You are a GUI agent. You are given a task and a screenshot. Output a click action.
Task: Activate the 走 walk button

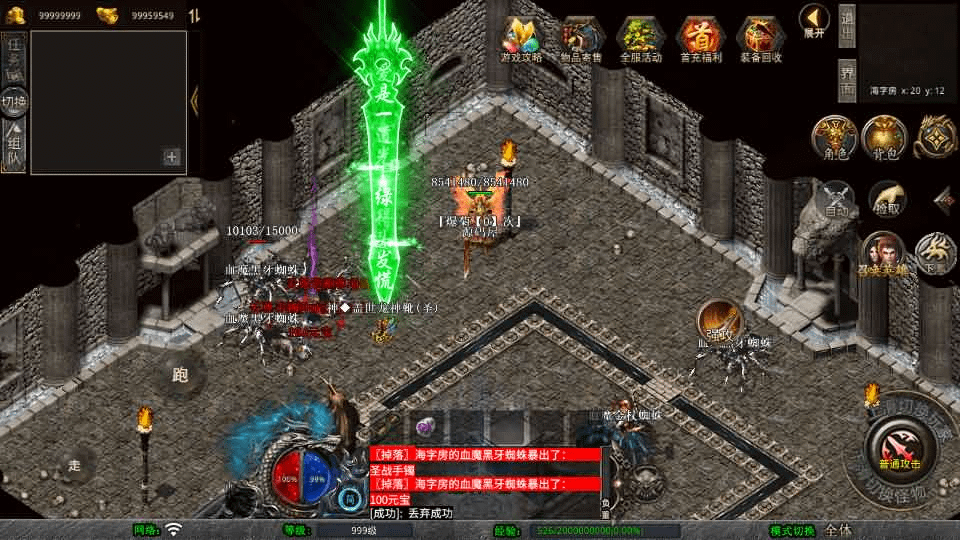(75, 465)
